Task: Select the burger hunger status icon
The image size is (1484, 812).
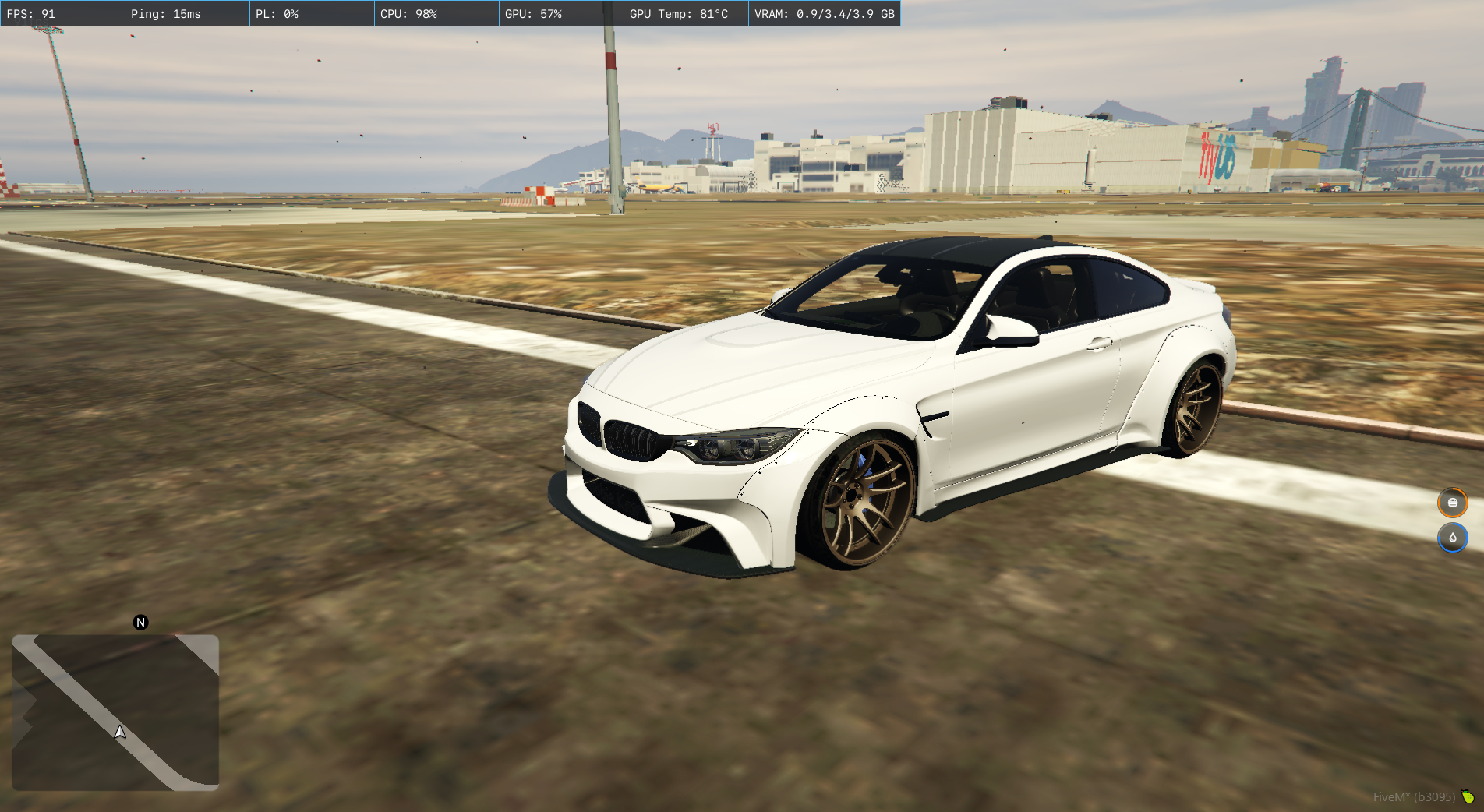Action: [1452, 503]
